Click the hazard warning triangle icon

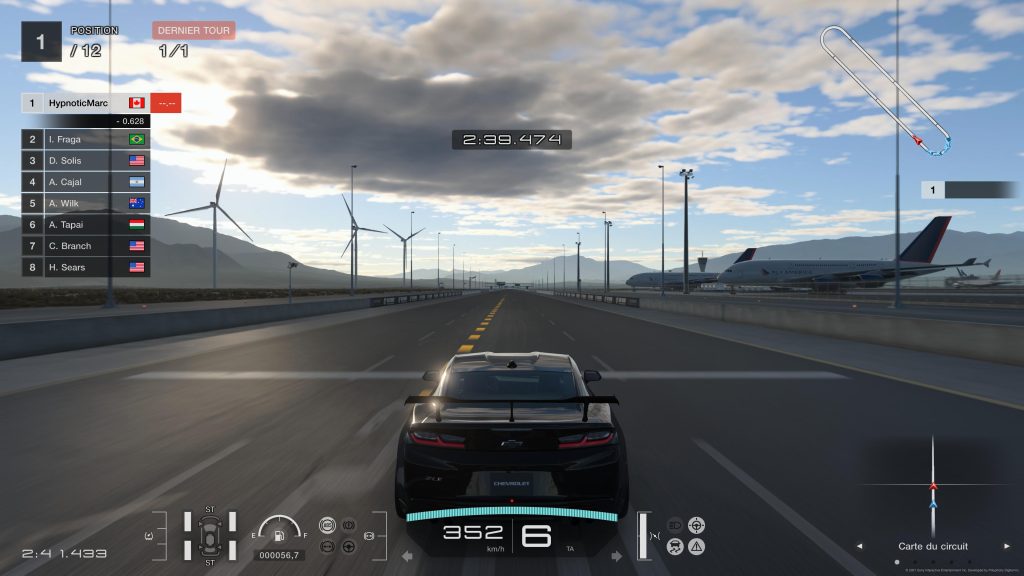click(x=697, y=546)
